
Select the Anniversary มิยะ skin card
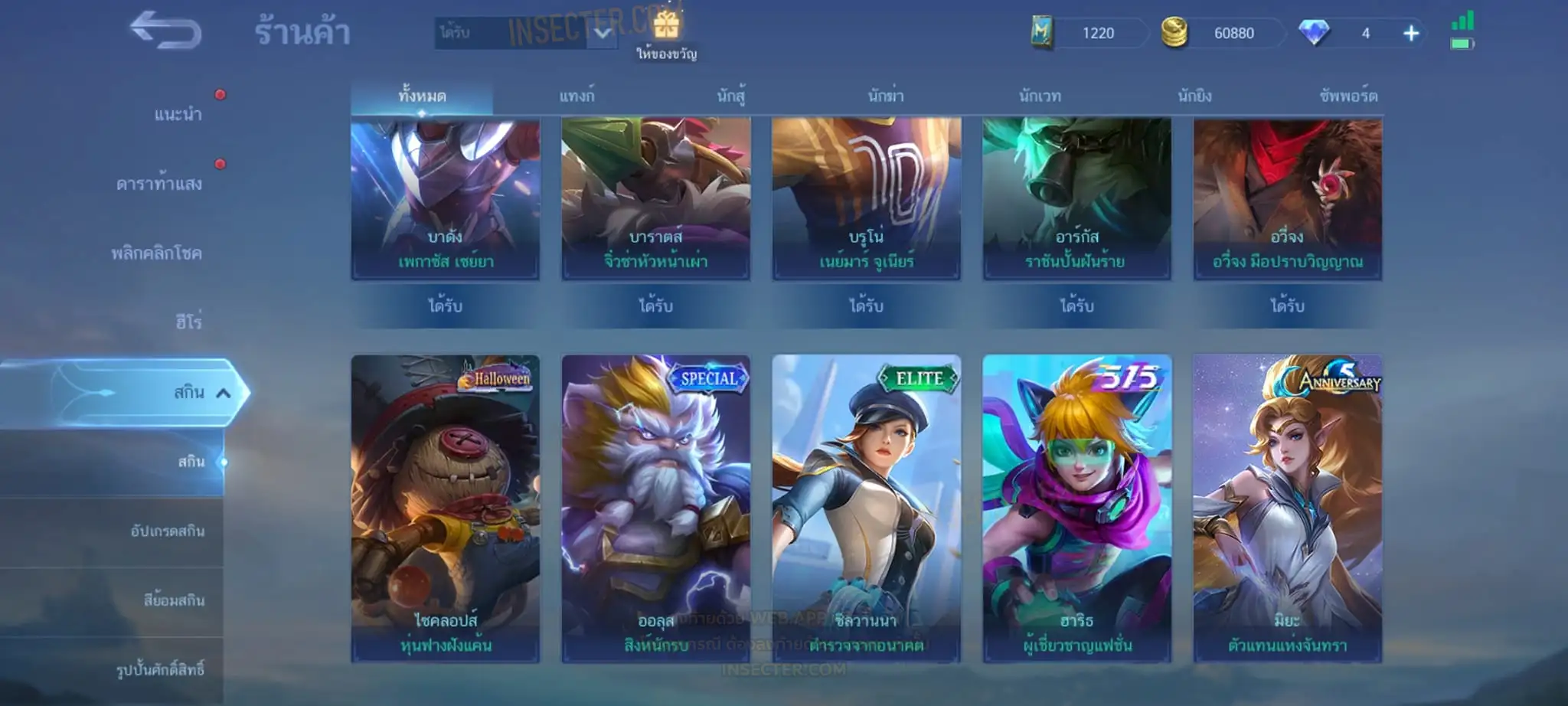click(x=1287, y=508)
